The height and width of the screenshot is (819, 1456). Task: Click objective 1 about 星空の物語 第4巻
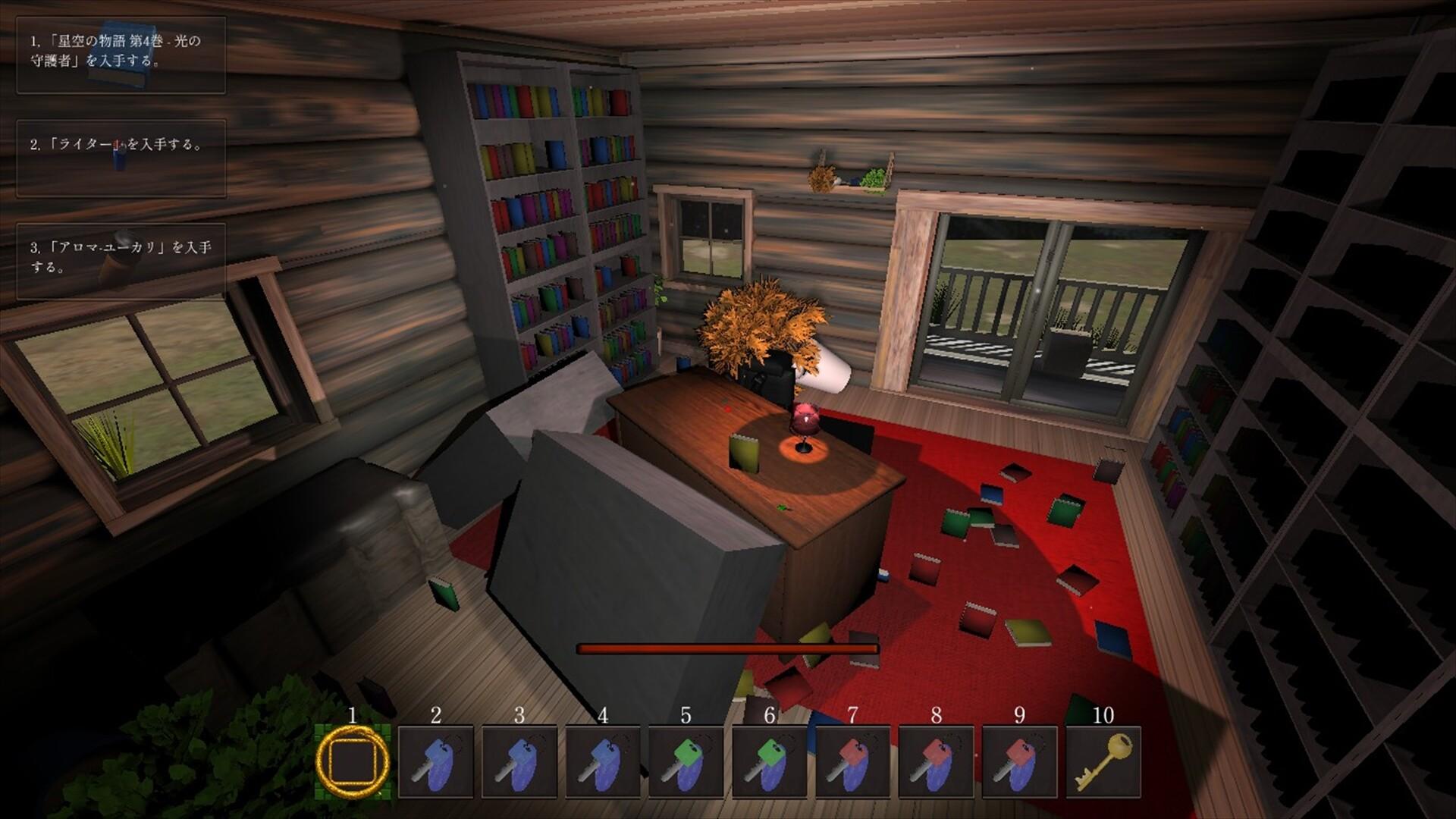pyautogui.click(x=121, y=55)
